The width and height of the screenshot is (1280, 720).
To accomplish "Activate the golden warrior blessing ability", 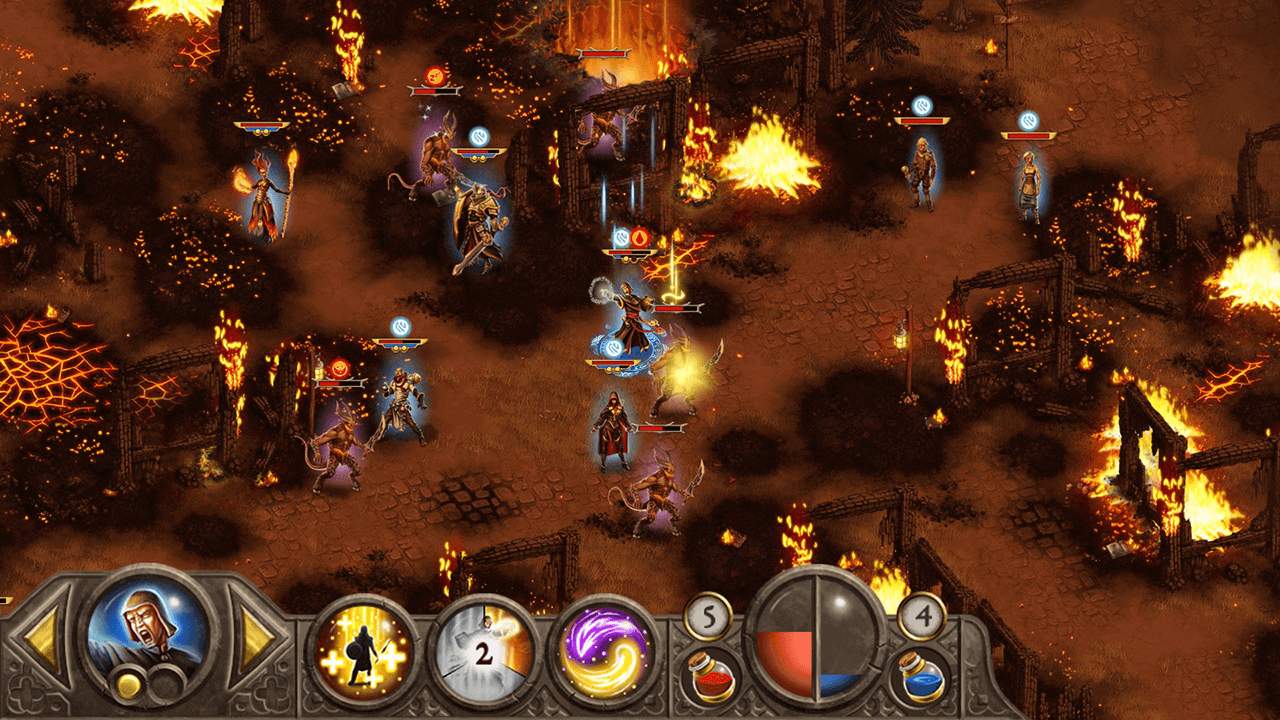I will [362, 652].
